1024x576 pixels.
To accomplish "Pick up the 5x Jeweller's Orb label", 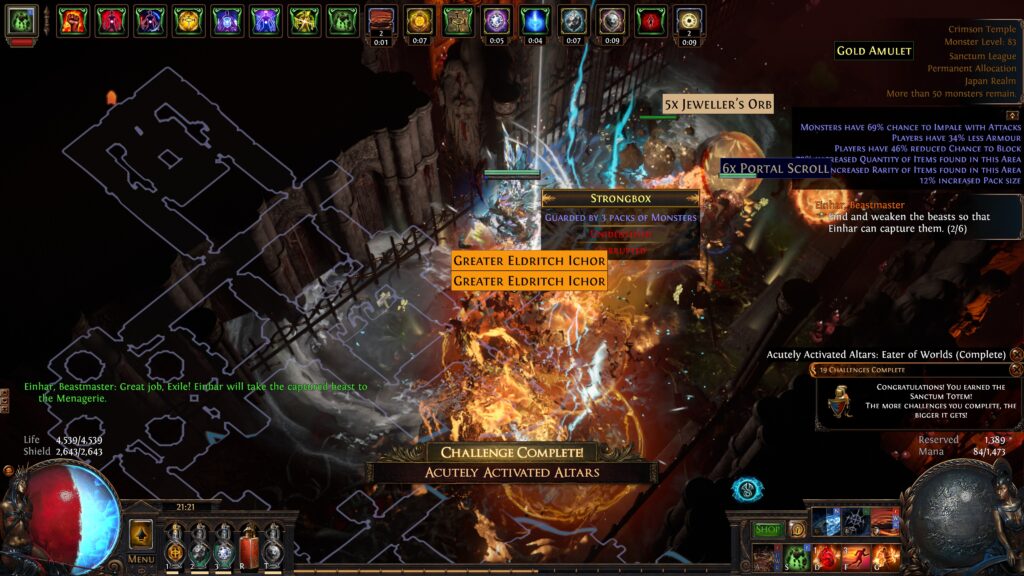I will (718, 104).
